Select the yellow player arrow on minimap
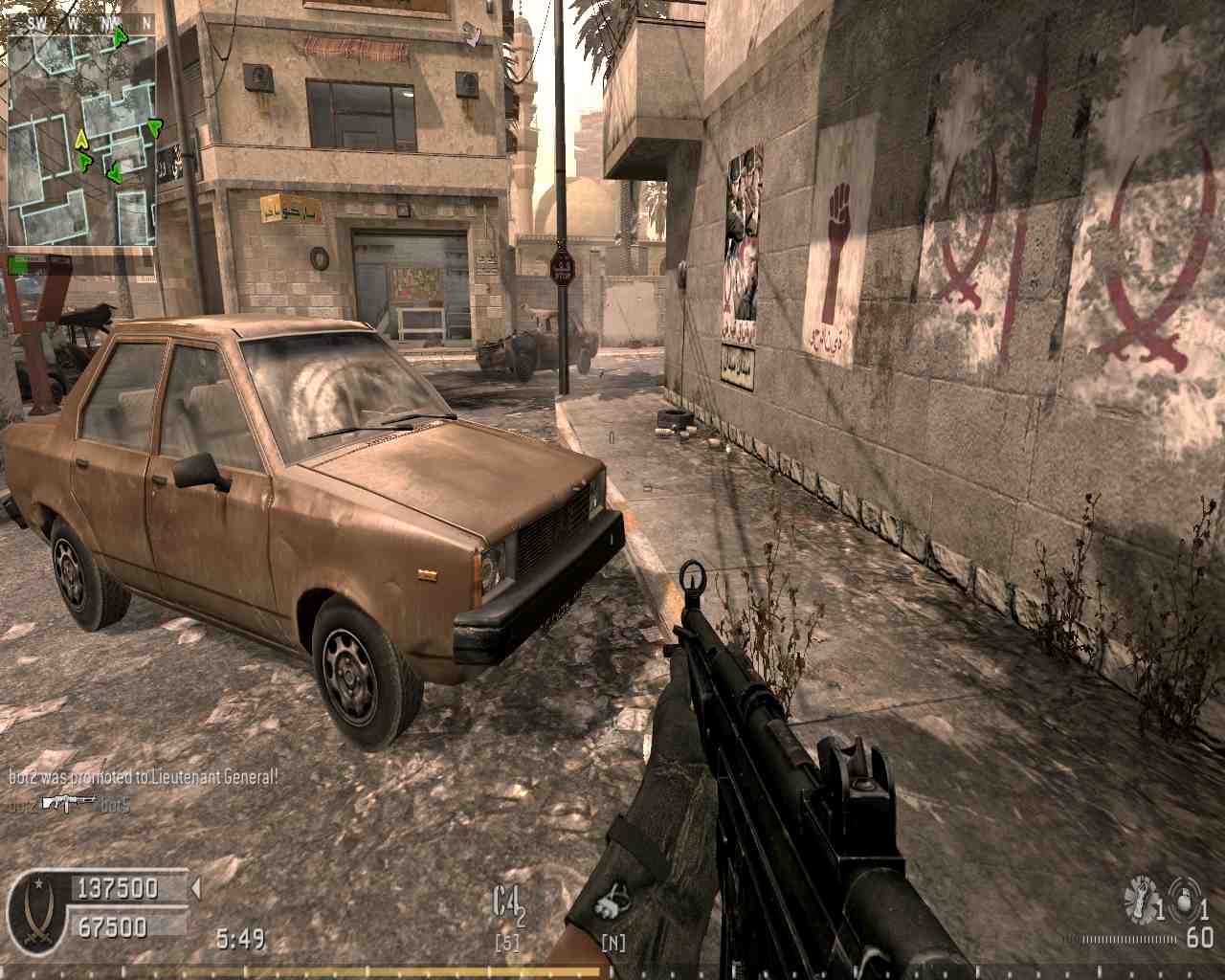 point(82,139)
